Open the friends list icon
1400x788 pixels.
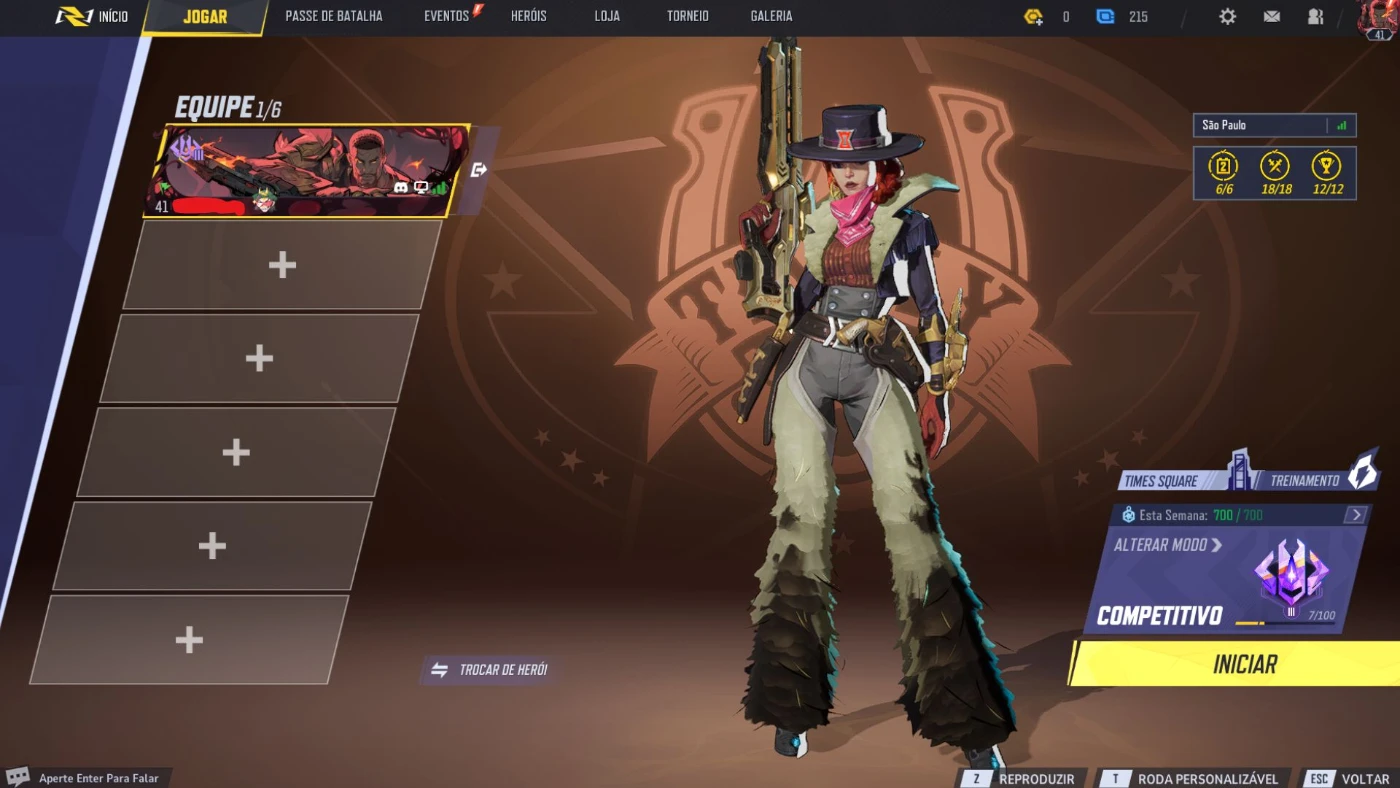click(x=1315, y=17)
